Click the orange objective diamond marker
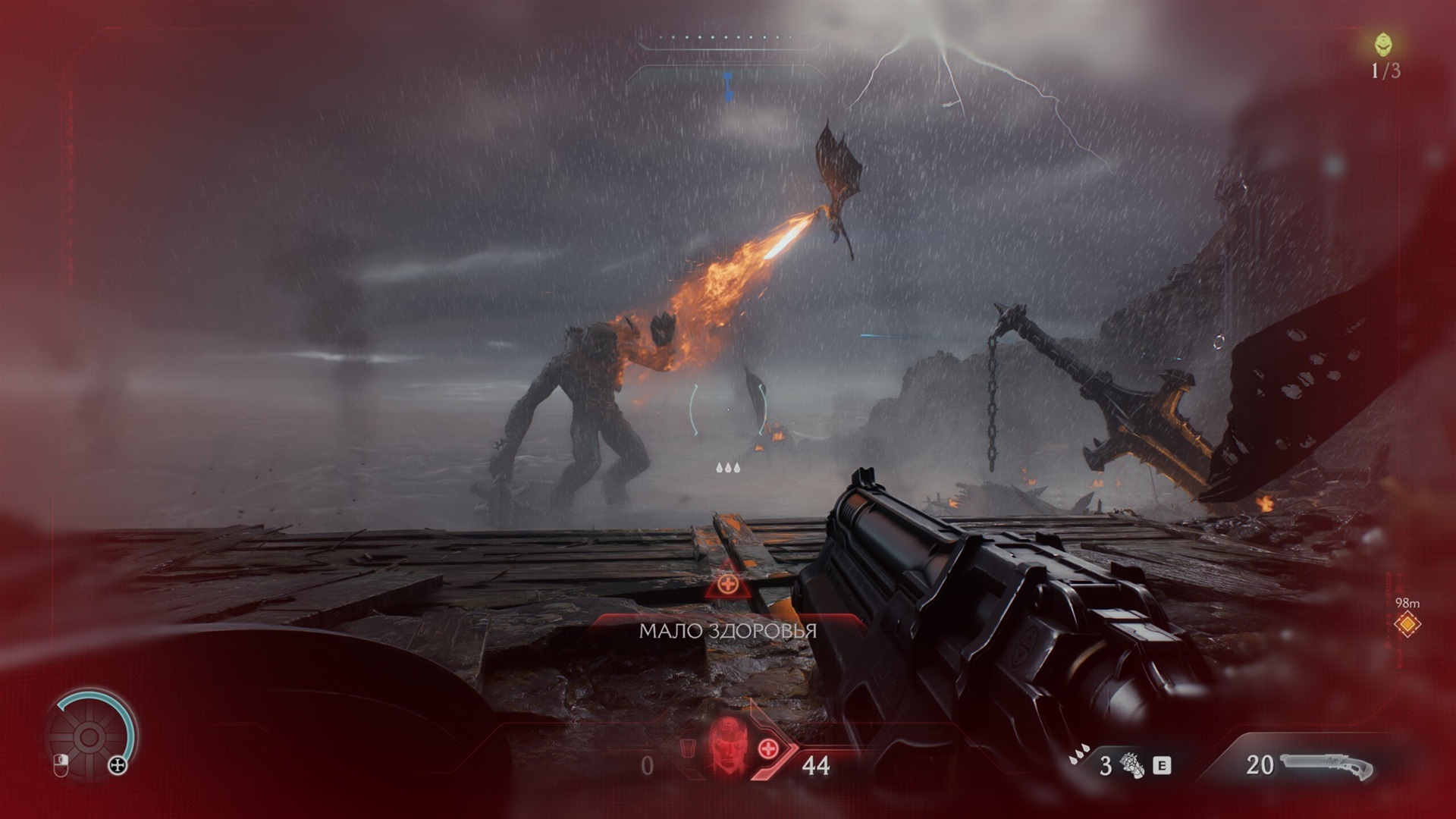 [1407, 624]
